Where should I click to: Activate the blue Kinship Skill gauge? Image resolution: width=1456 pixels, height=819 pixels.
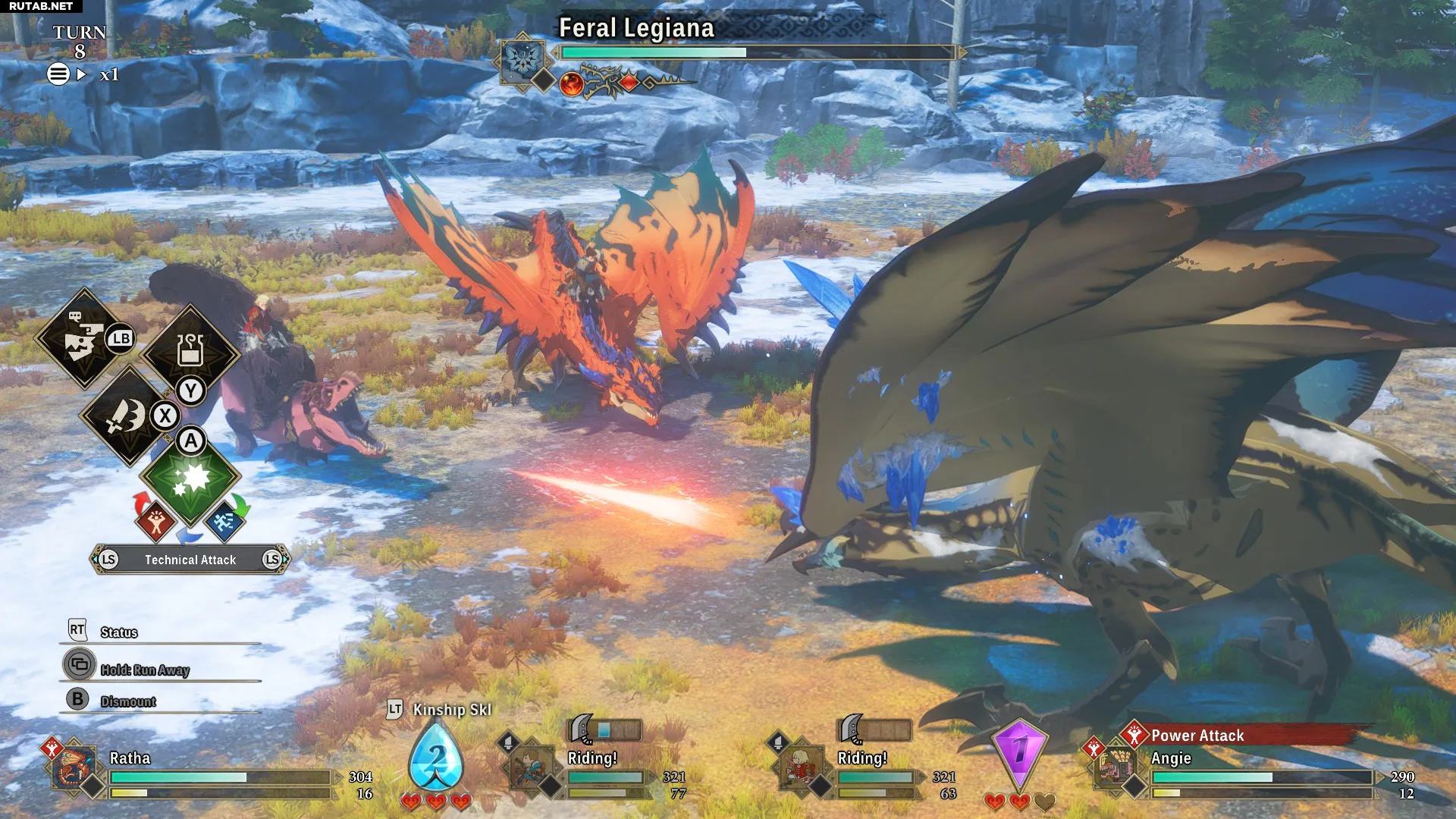tap(436, 758)
